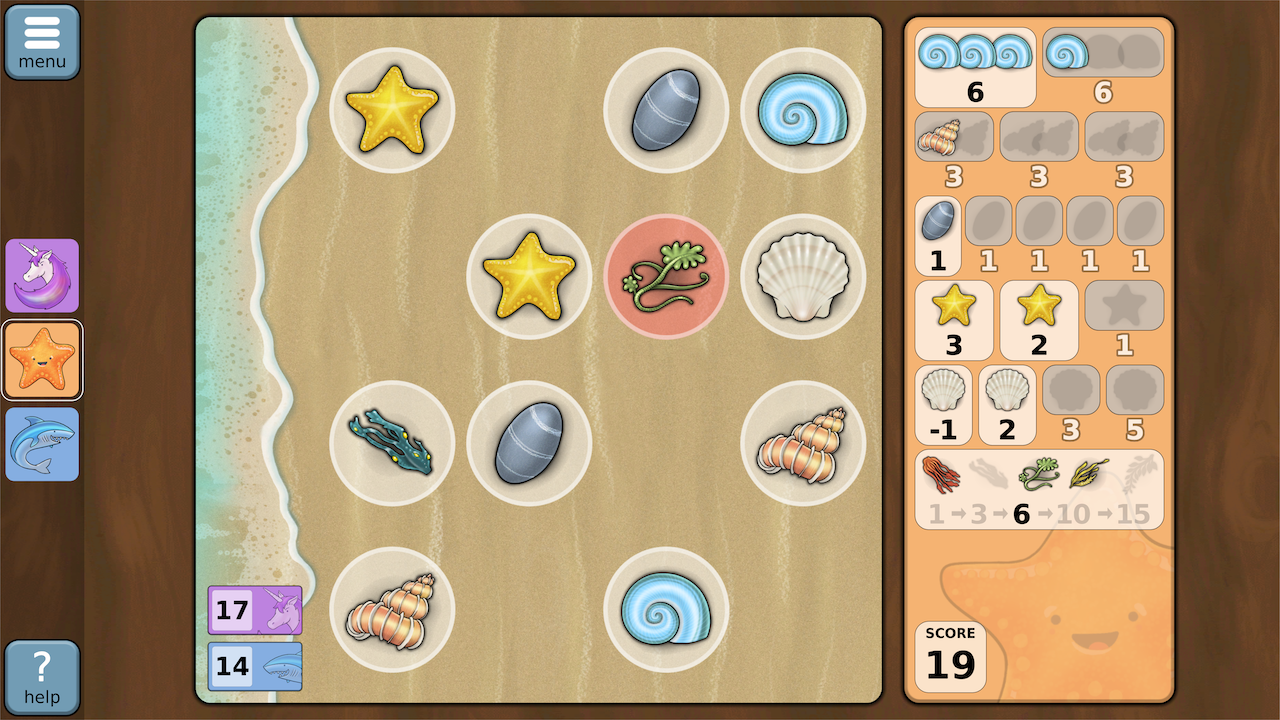This screenshot has width=1280, height=720.
Task: Choose the grey stone tile in the board center
Action: coord(529,443)
